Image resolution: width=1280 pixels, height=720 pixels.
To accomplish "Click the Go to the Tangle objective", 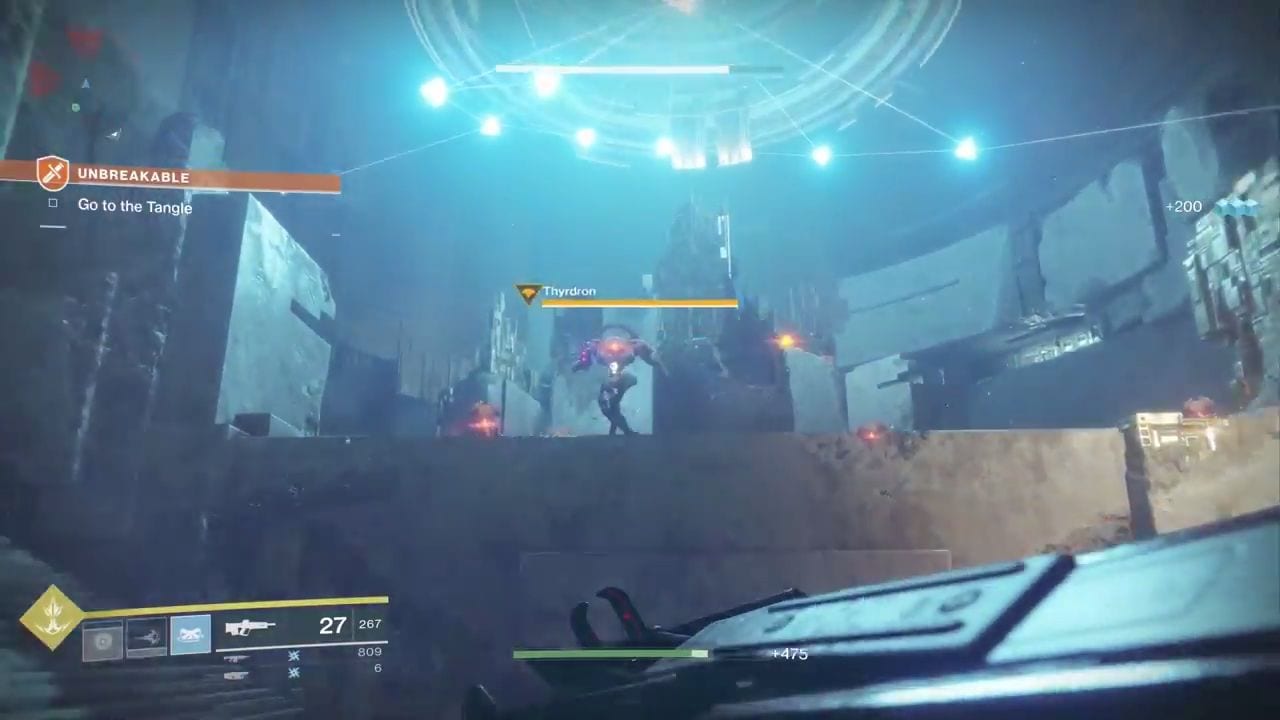I will tap(134, 207).
